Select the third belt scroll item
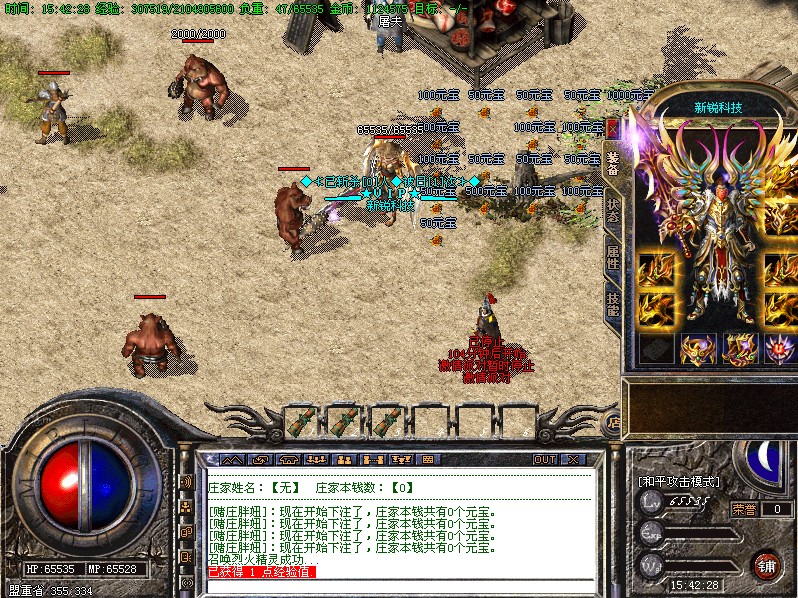 (386, 423)
